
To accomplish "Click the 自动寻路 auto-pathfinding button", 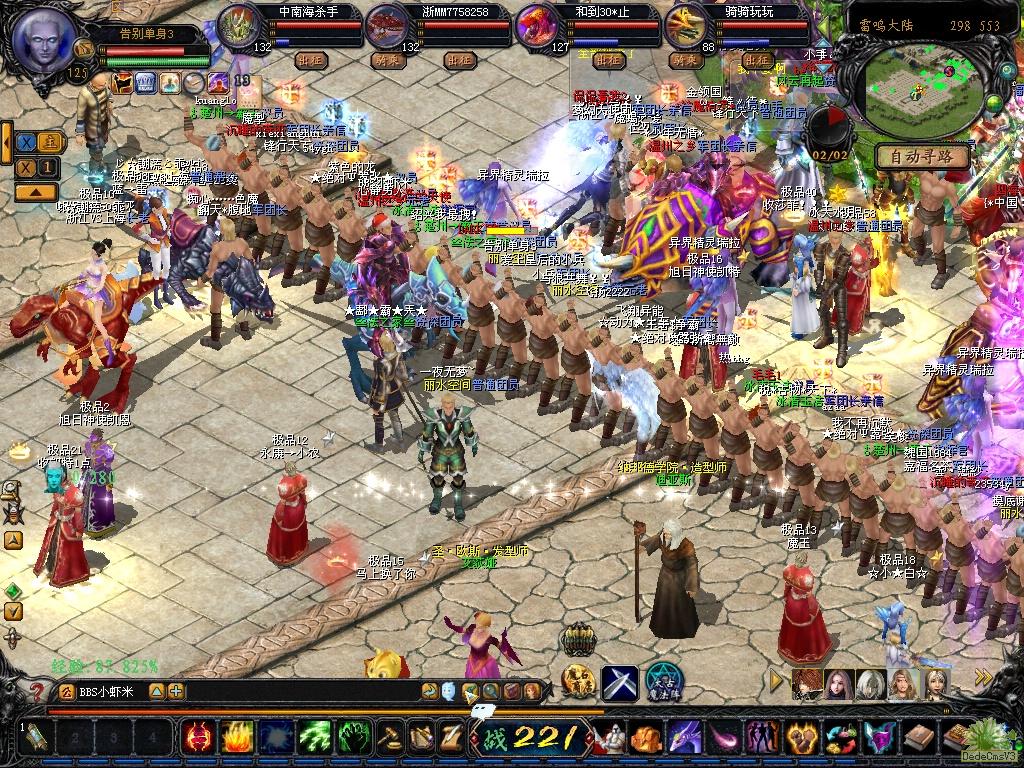I will pos(922,156).
